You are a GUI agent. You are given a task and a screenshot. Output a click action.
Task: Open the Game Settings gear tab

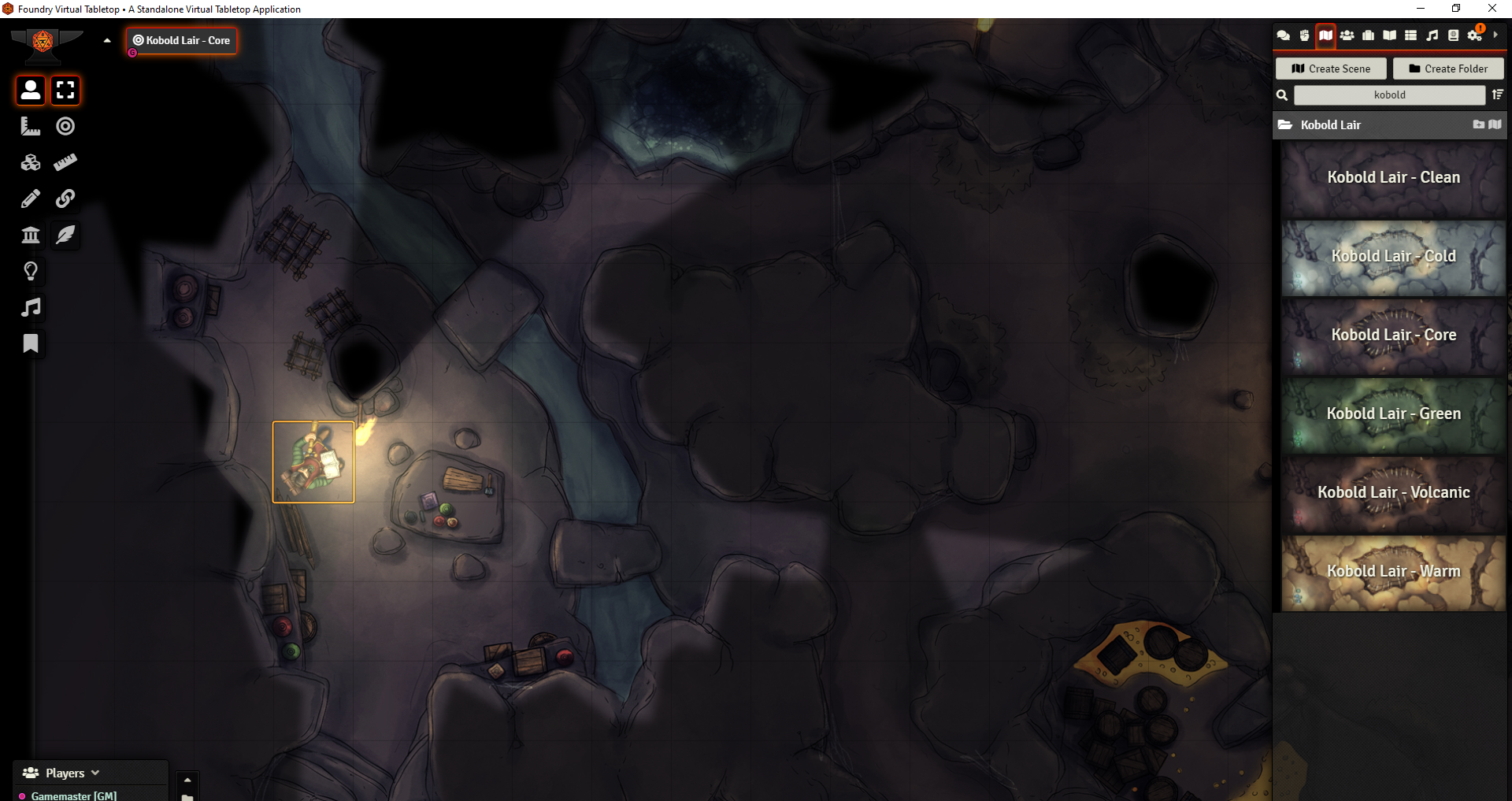pos(1474,35)
